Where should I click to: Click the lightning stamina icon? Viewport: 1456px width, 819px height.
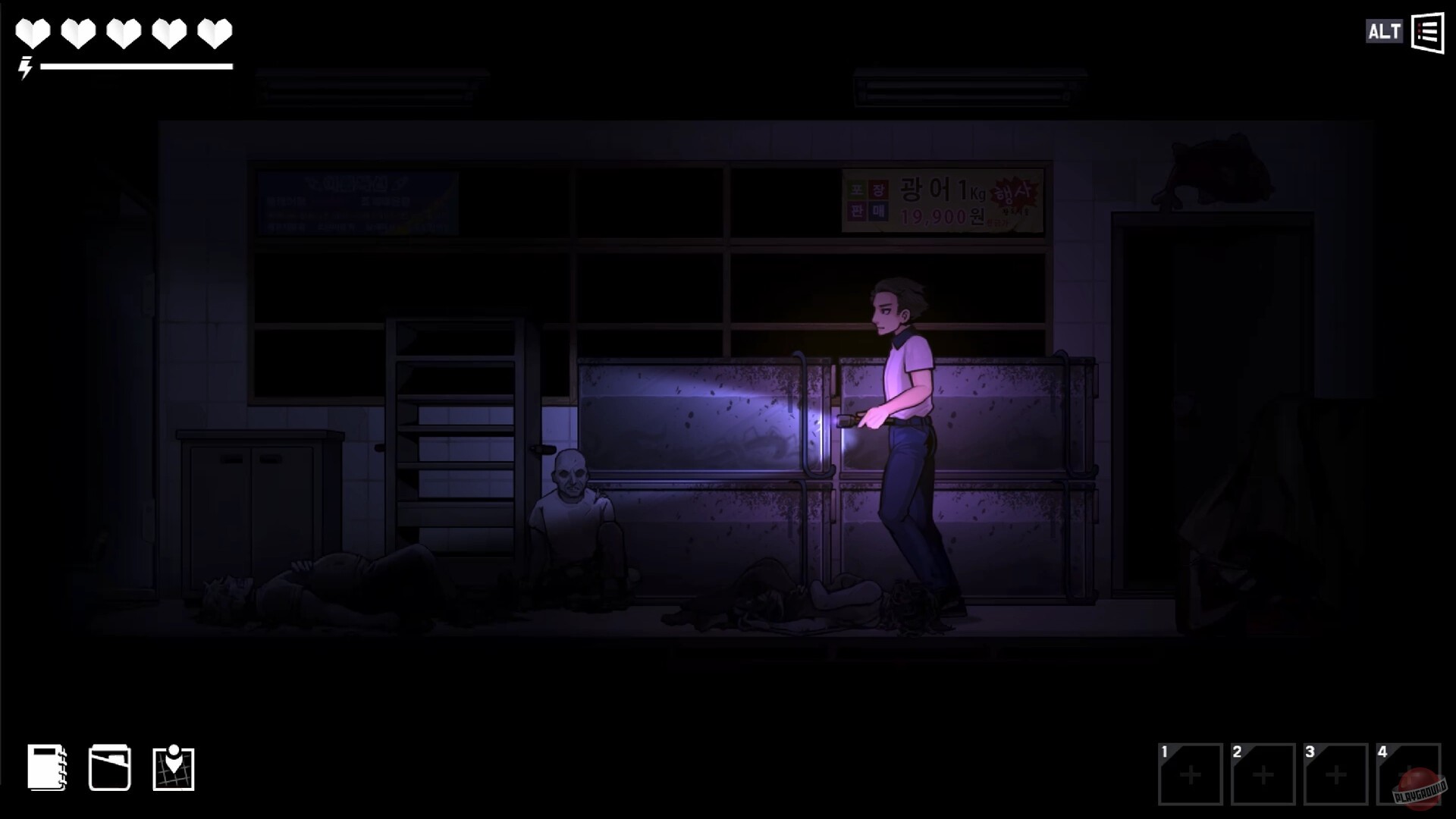(x=27, y=70)
